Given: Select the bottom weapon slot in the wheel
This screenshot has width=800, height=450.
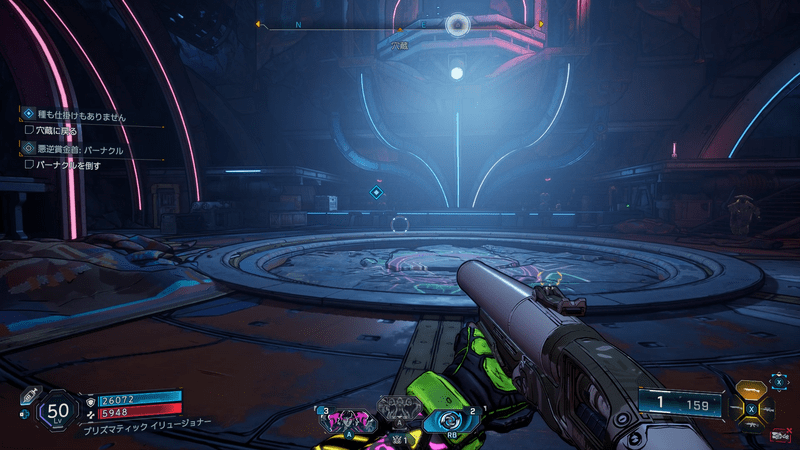Looking at the screenshot, I should coord(751,428).
